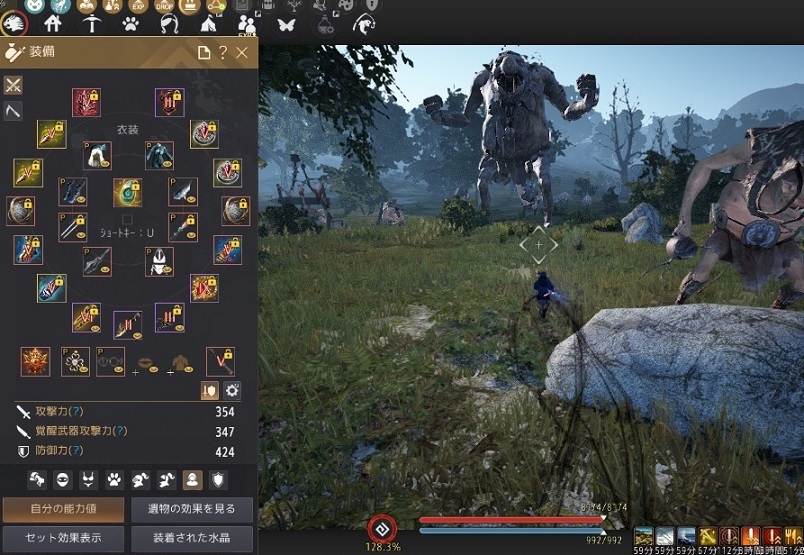The height and width of the screenshot is (555, 804).
Task: Toggle the underwear display icon
Action: point(88,480)
